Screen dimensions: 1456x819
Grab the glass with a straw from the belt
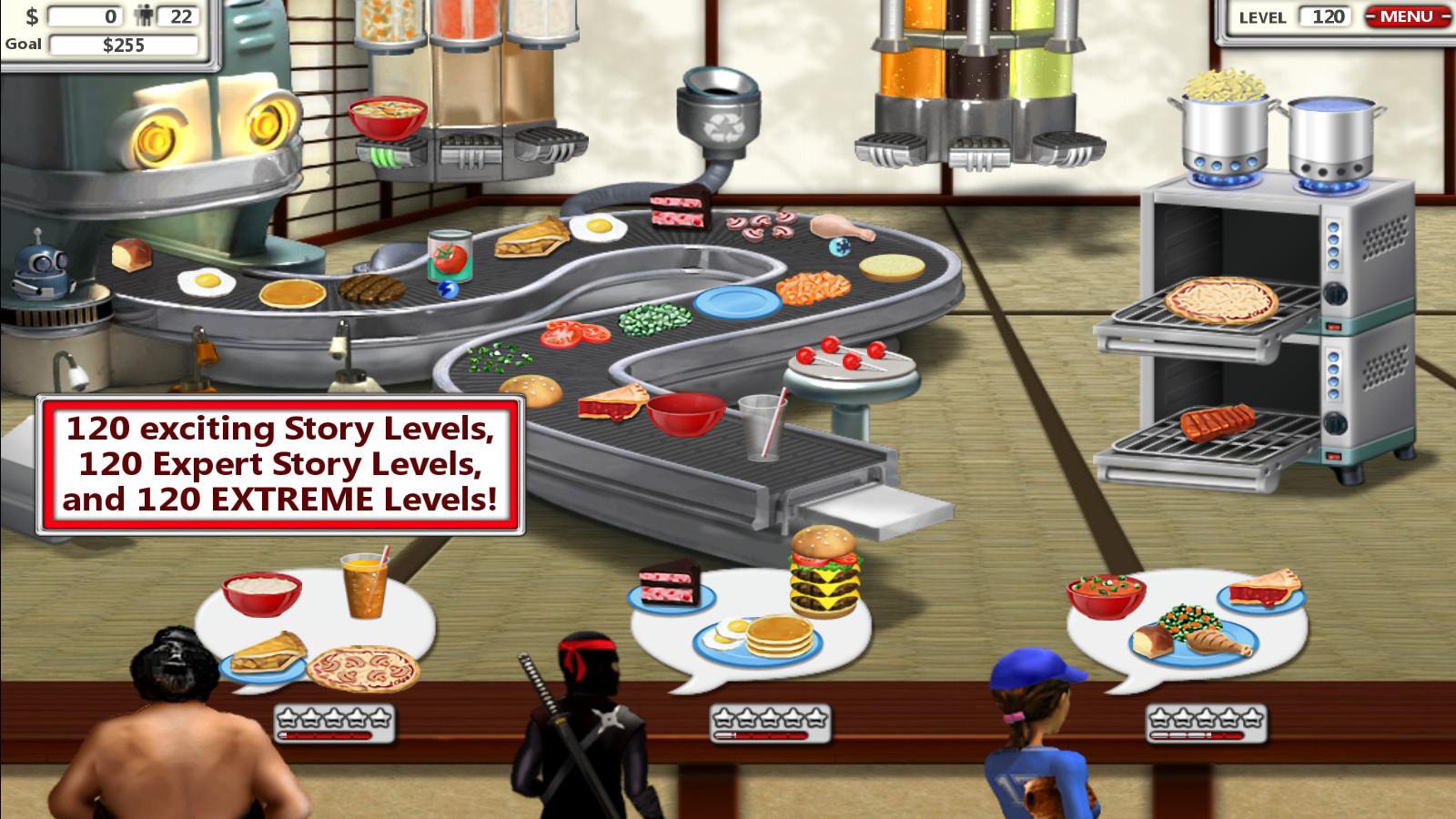(x=761, y=424)
